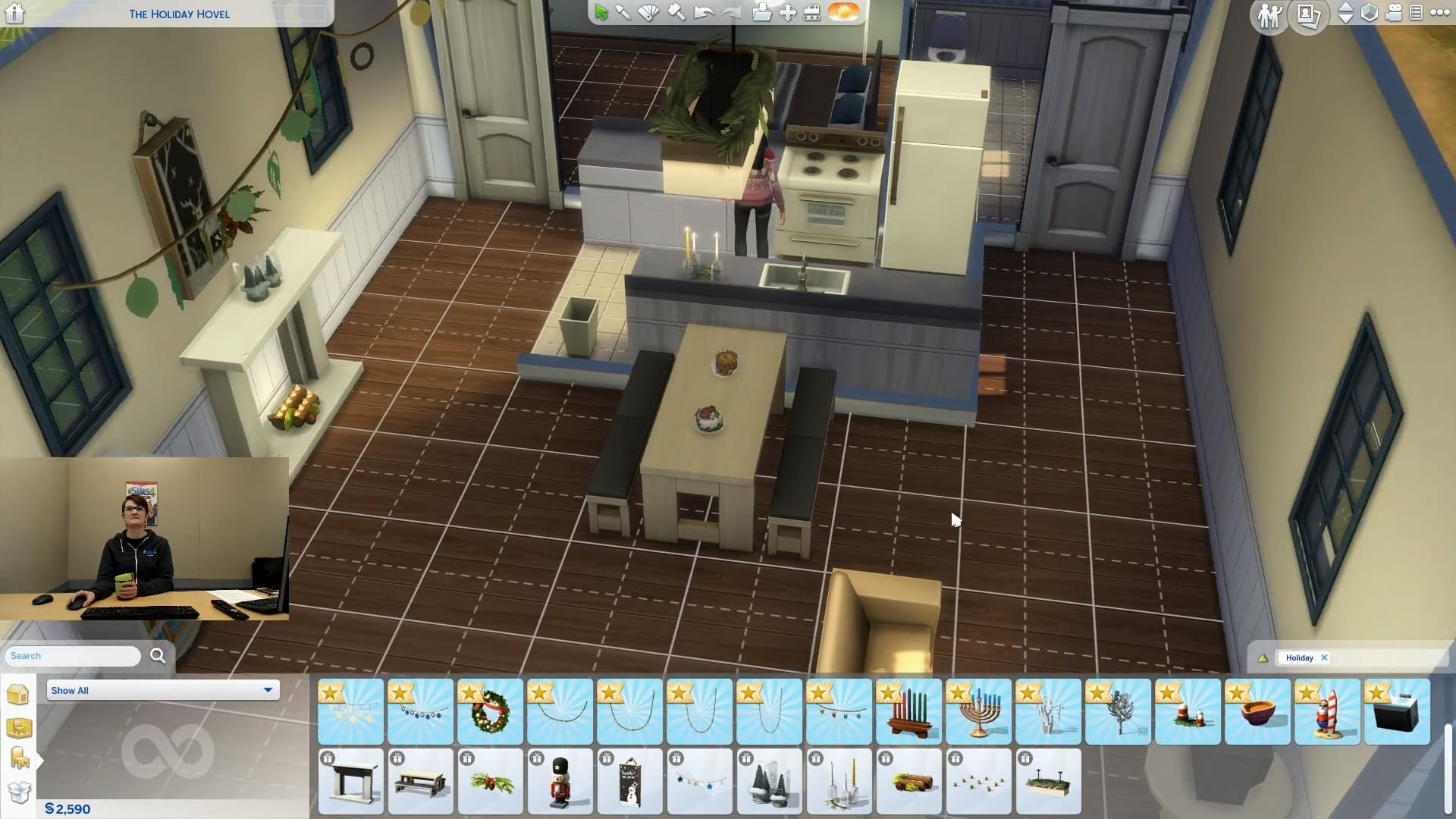The height and width of the screenshot is (819, 1456).
Task: Activate the sledgehammer tool
Action: coord(676,13)
